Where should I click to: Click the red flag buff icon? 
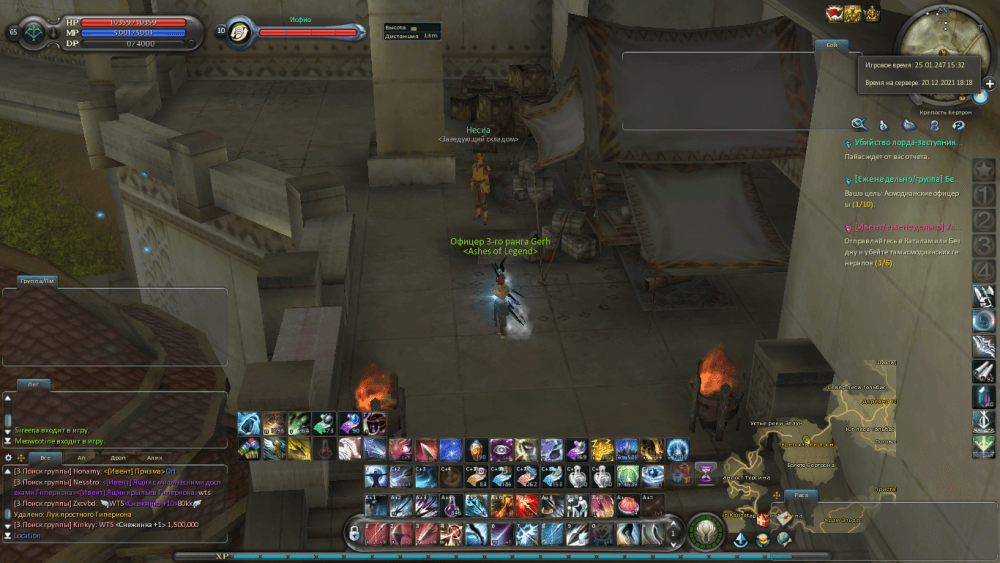point(833,13)
